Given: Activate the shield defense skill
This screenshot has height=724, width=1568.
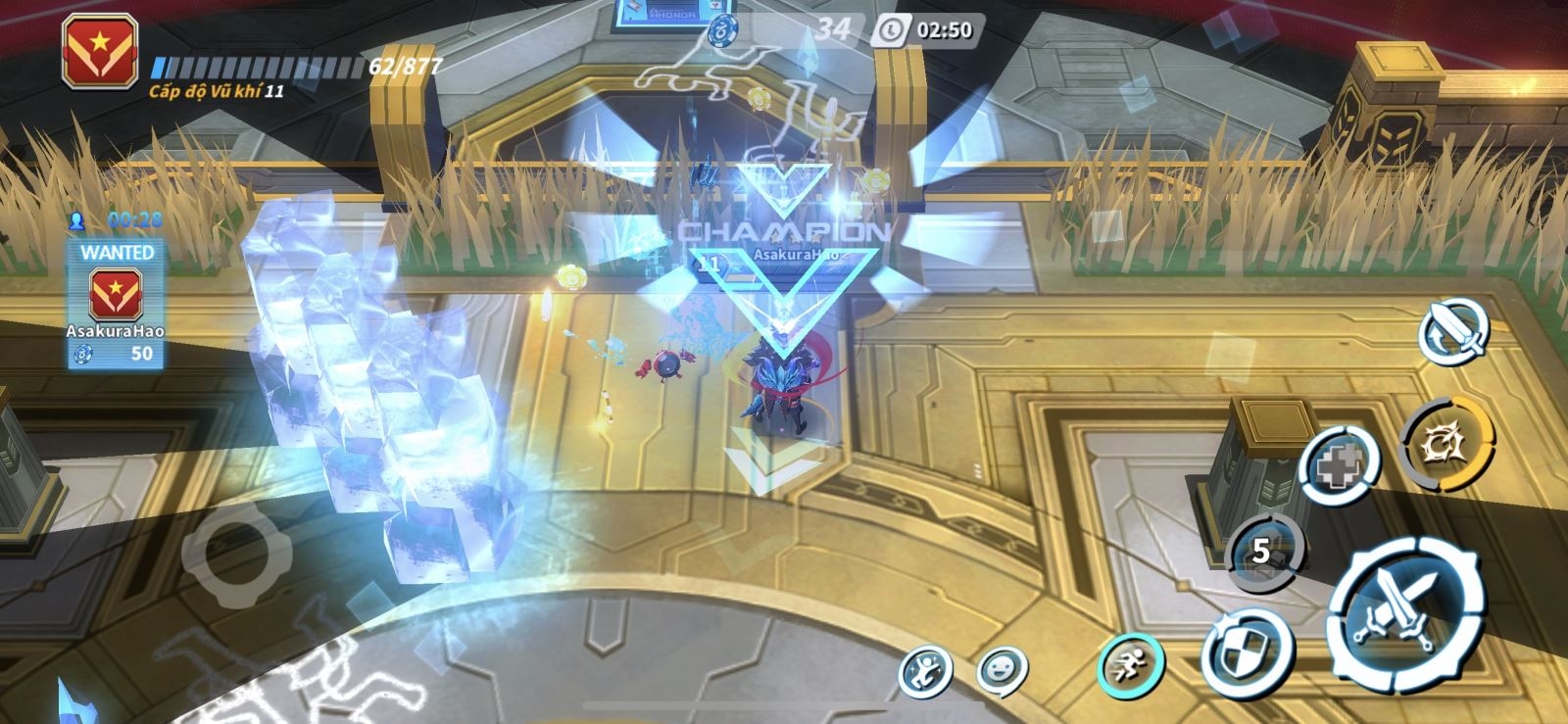Looking at the screenshot, I should 1247,652.
